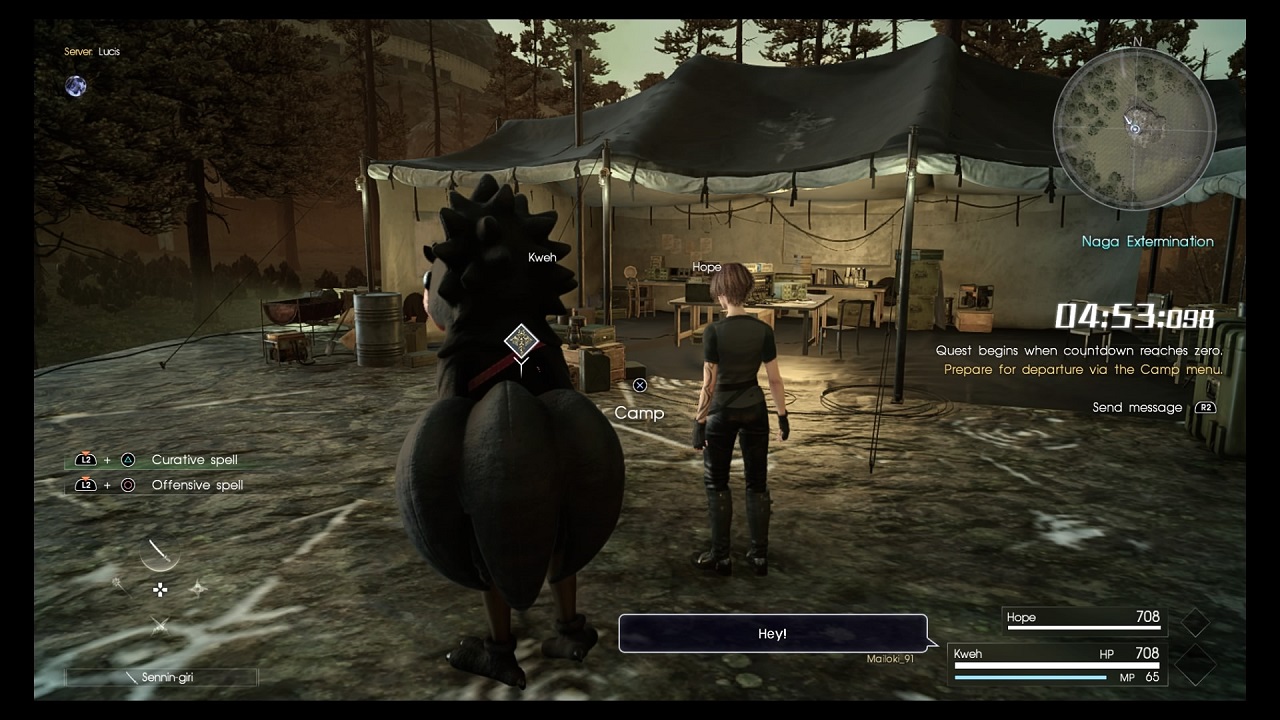Select Hope's party member panel
Viewport: 1280px width, 720px height.
point(1083,620)
